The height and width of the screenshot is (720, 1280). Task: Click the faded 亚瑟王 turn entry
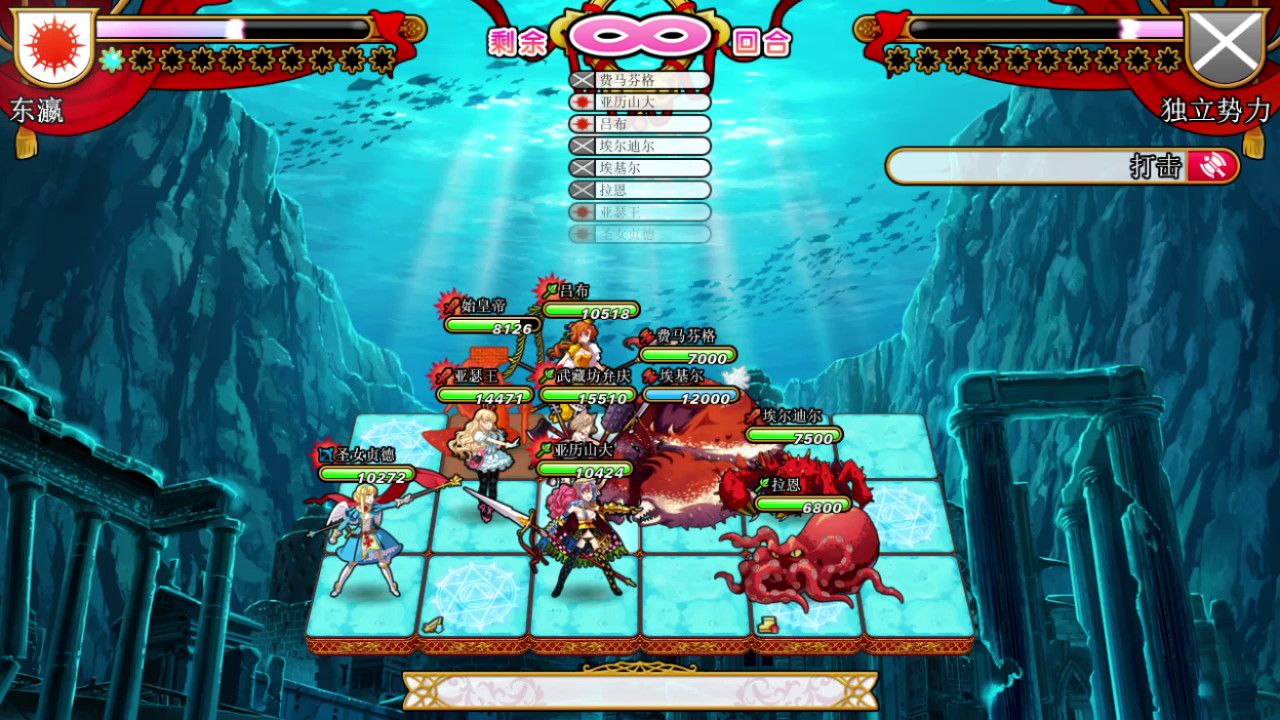pos(640,212)
